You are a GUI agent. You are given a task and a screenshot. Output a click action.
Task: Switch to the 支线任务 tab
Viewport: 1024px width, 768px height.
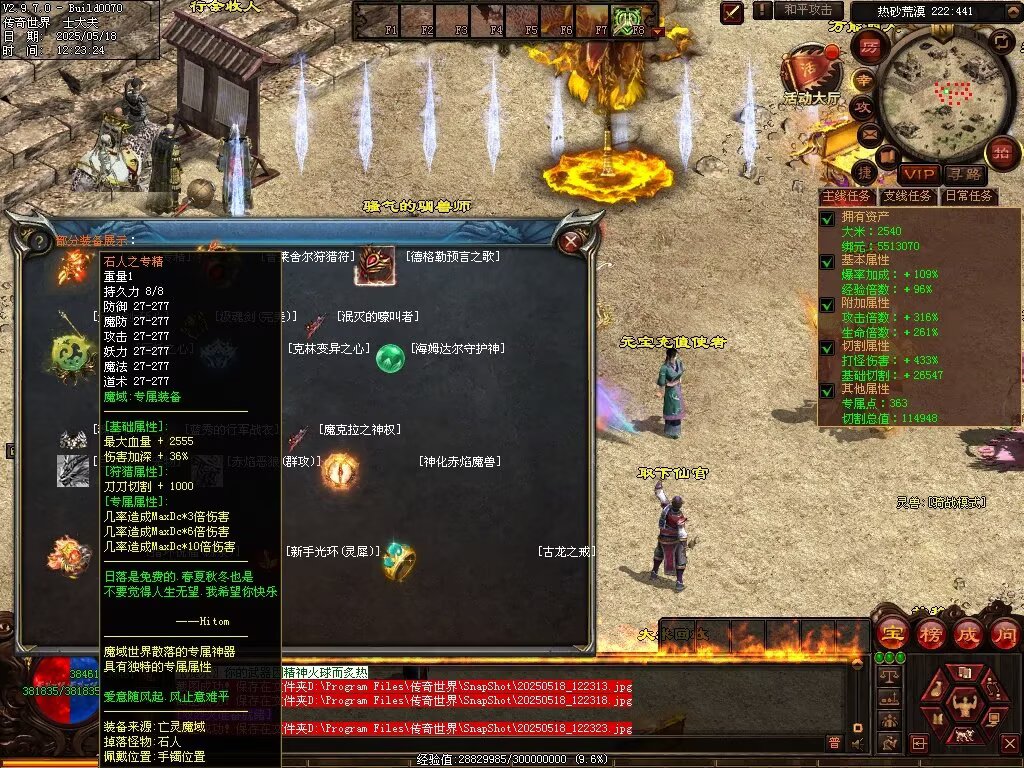(x=907, y=196)
